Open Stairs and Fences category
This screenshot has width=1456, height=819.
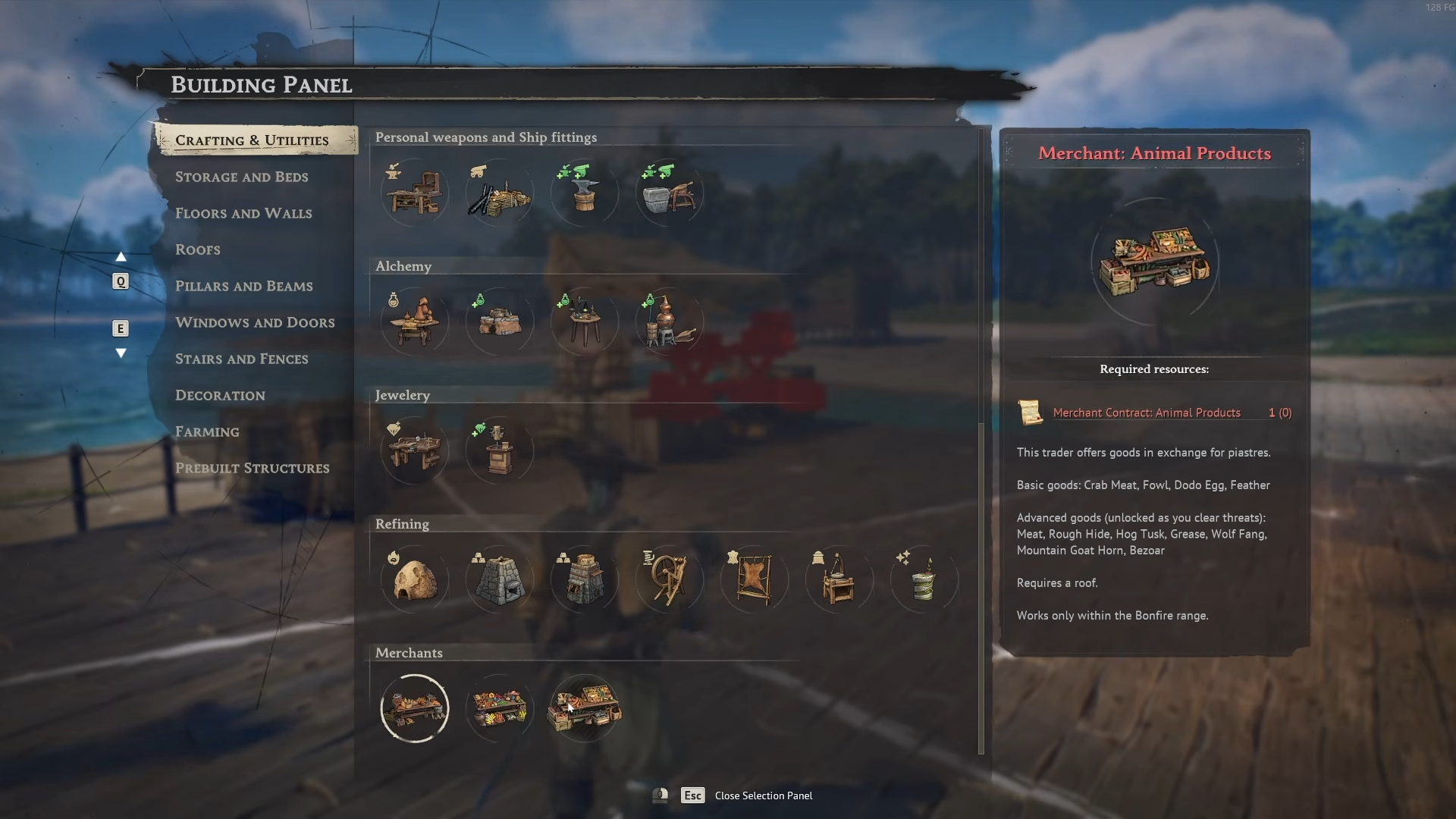pos(241,359)
